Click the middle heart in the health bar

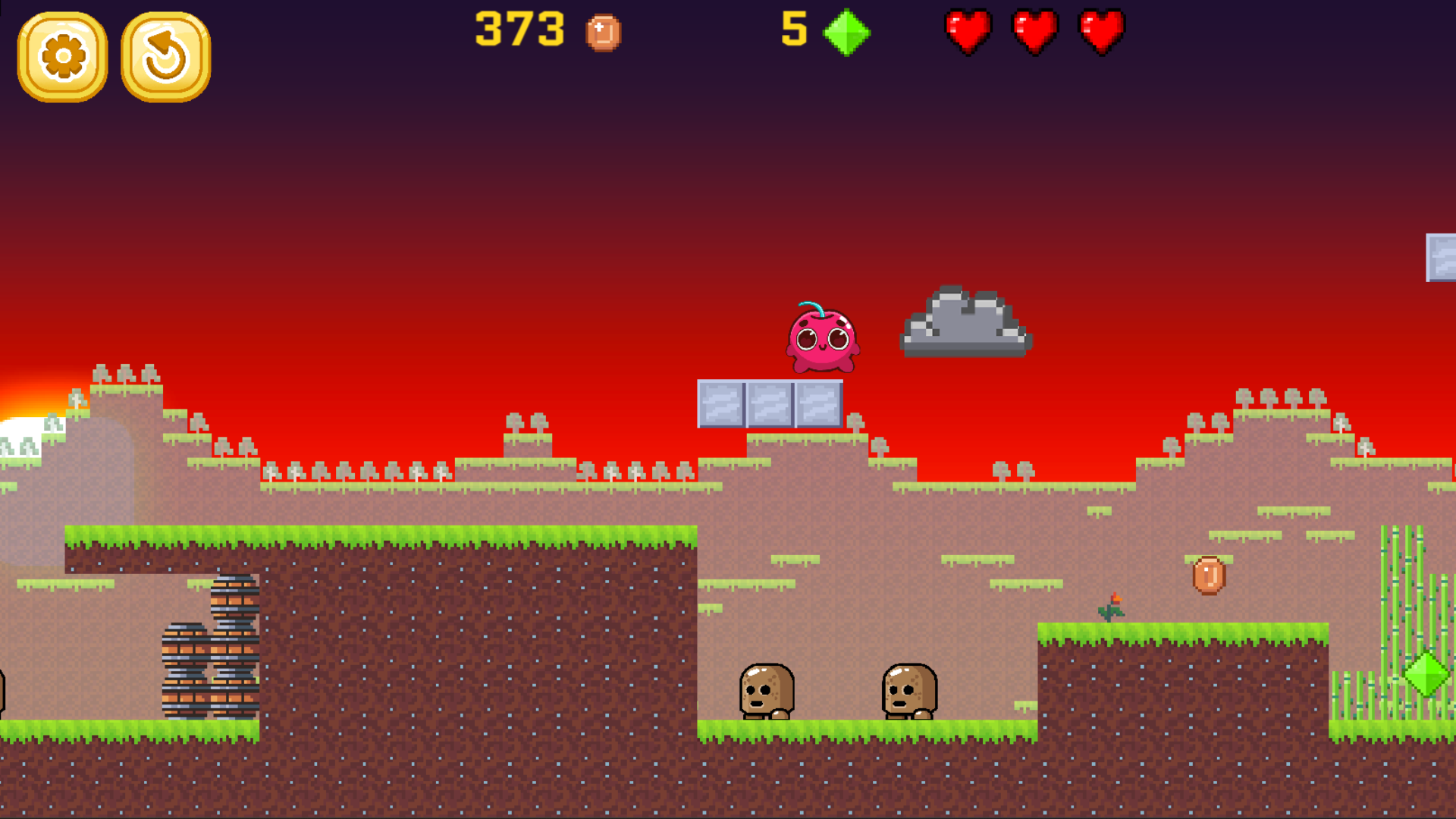[x=1036, y=32]
